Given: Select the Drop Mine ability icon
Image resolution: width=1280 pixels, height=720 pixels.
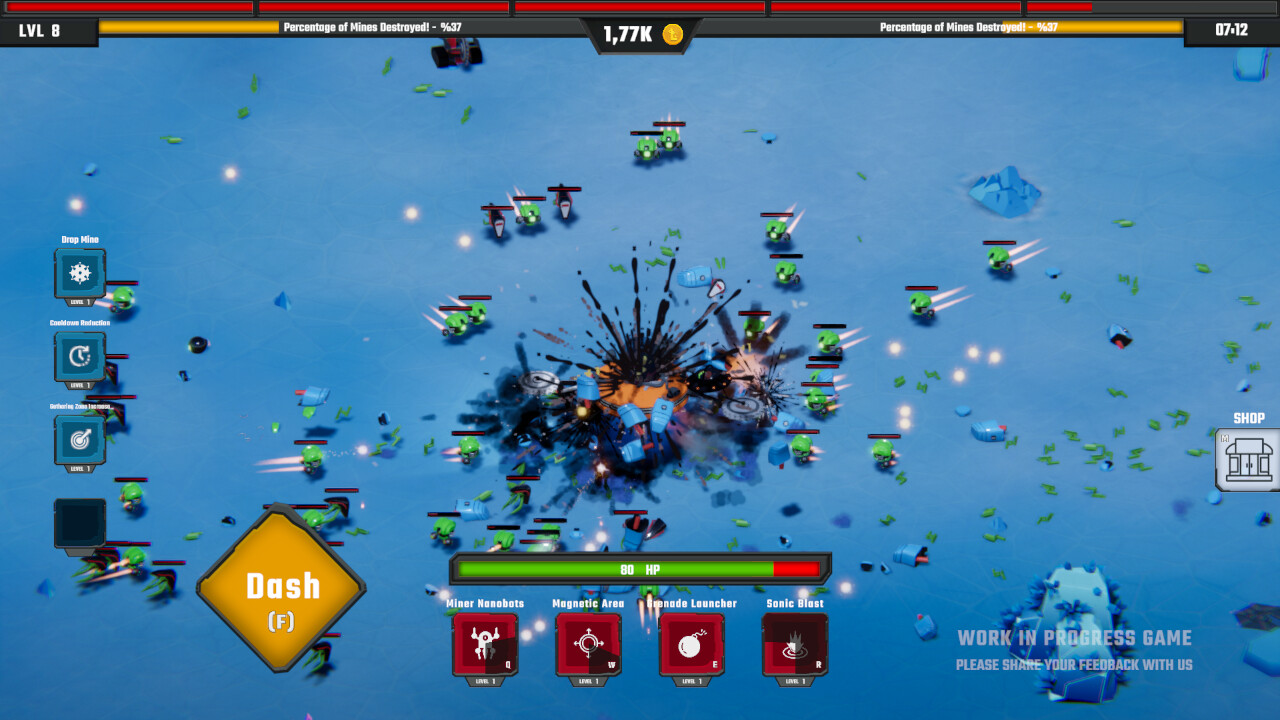Looking at the screenshot, I should tap(80, 272).
